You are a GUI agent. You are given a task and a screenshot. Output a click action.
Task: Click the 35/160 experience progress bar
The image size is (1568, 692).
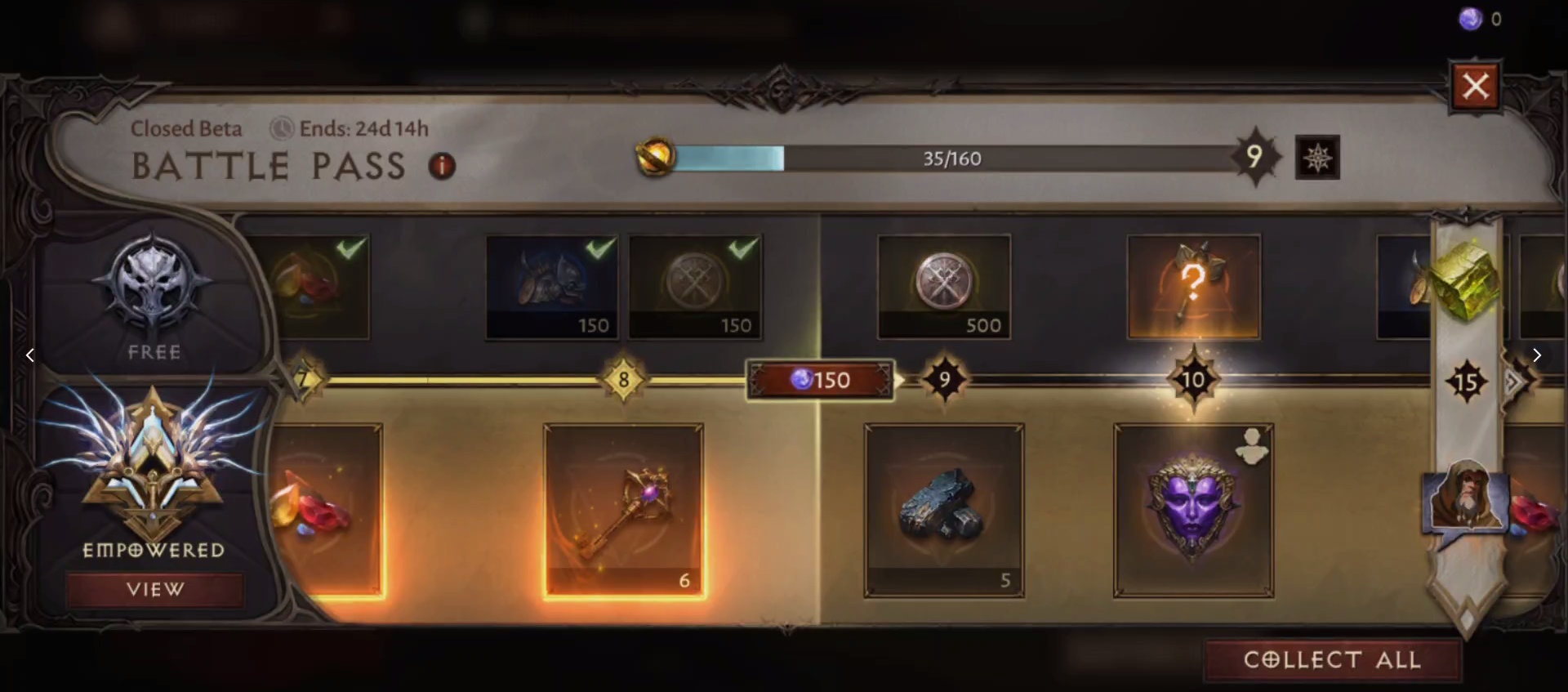tap(951, 158)
